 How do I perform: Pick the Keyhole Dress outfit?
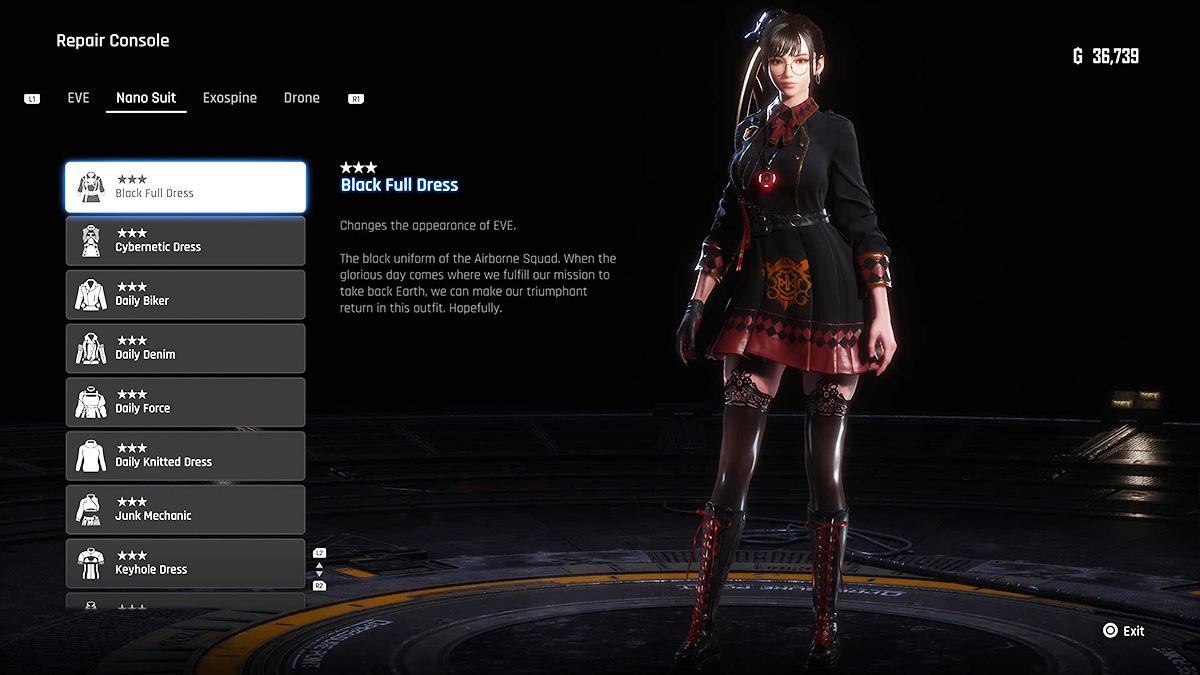point(185,564)
